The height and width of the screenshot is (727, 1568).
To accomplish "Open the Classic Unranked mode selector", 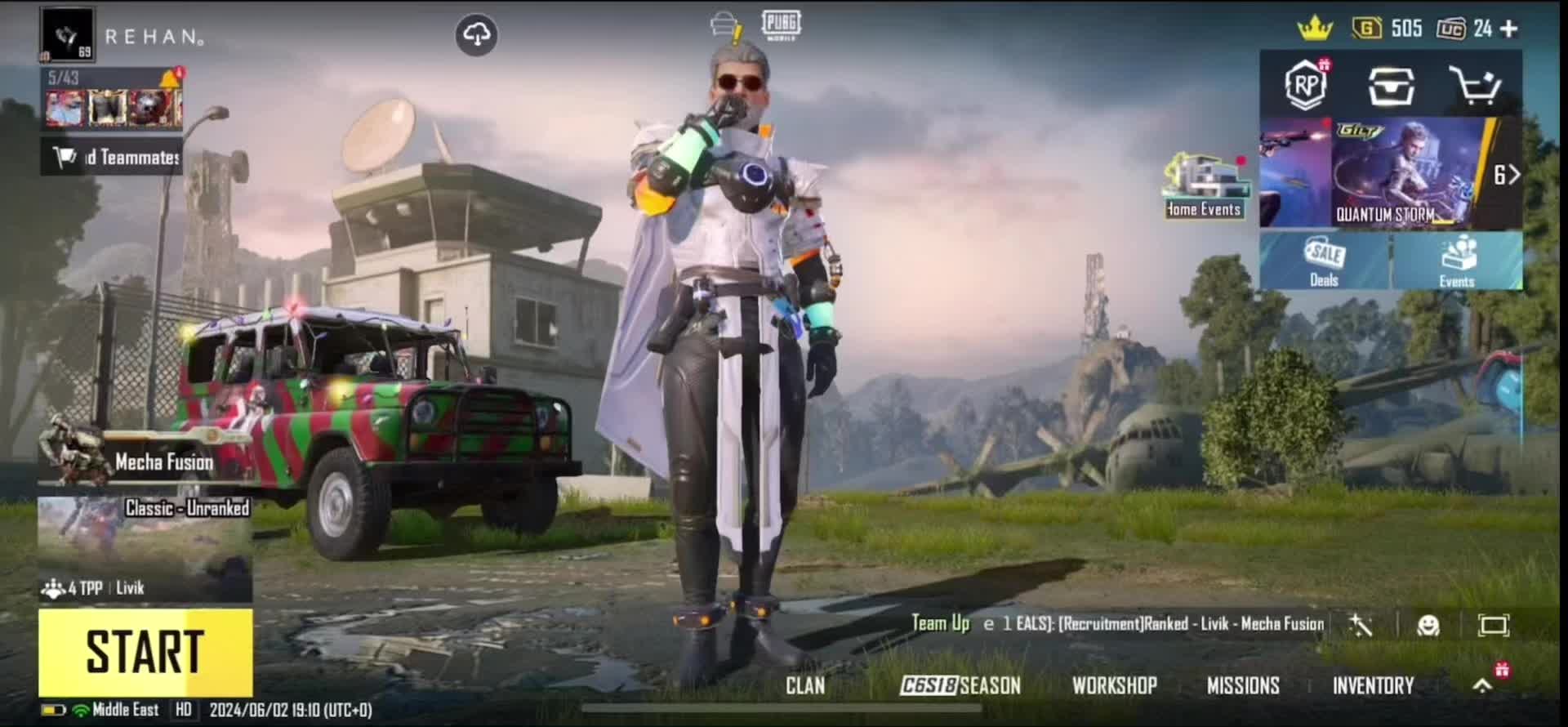I will 145,548.
